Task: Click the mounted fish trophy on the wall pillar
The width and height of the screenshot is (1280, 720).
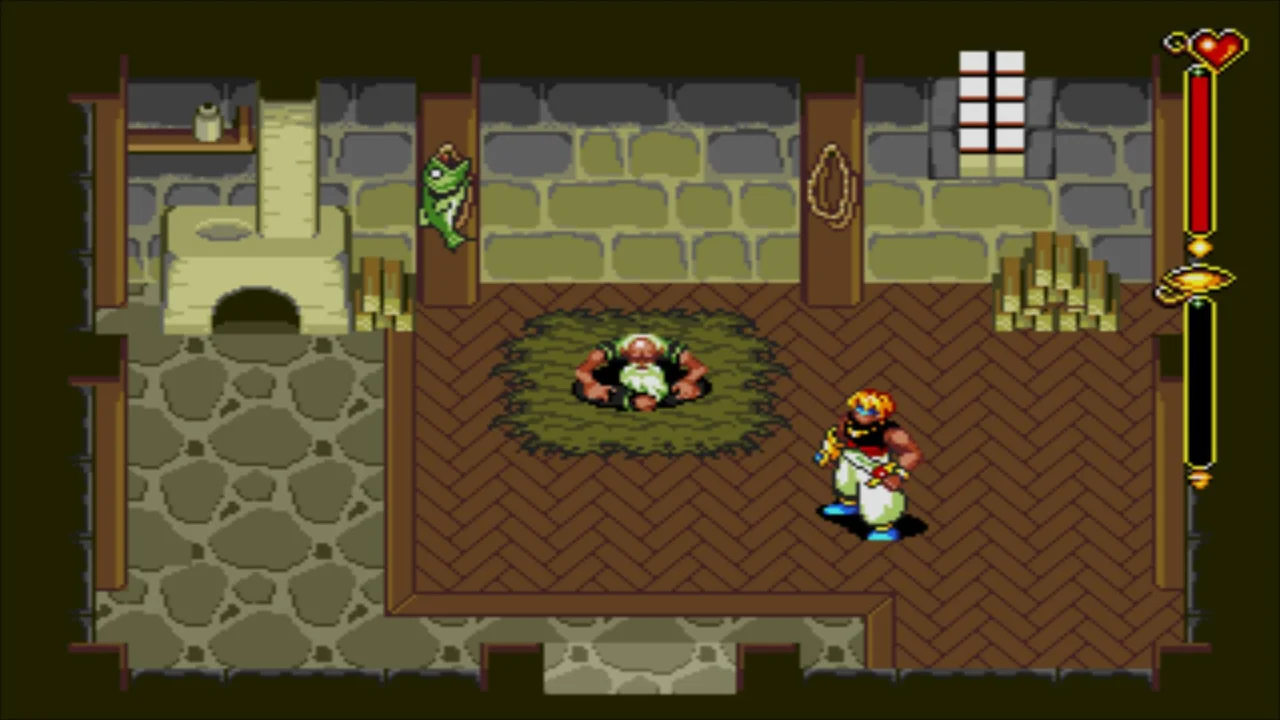Action: 448,195
